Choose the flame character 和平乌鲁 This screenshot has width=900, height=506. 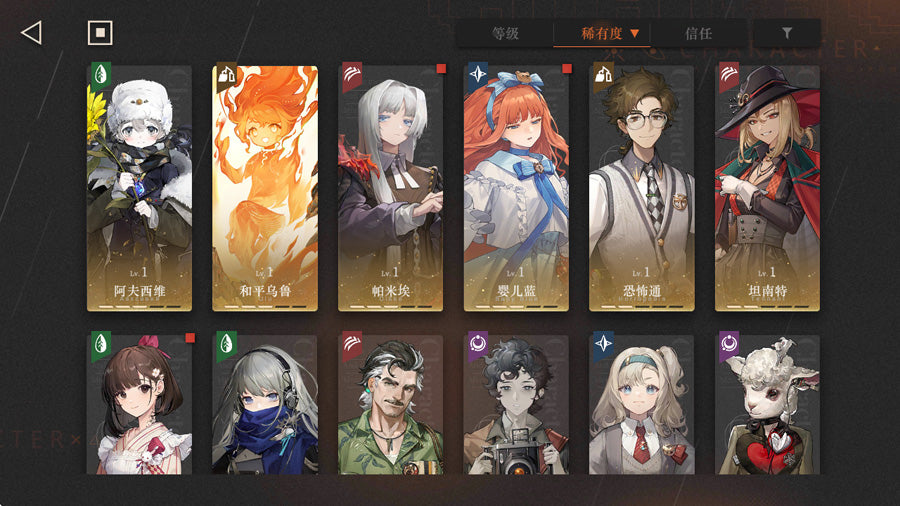pyautogui.click(x=265, y=188)
